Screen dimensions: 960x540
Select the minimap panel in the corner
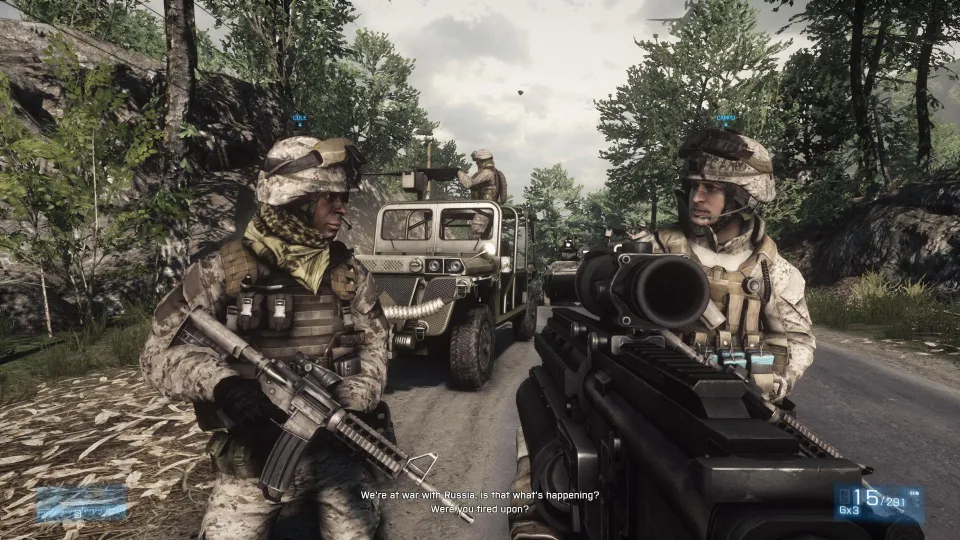pyautogui.click(x=81, y=503)
